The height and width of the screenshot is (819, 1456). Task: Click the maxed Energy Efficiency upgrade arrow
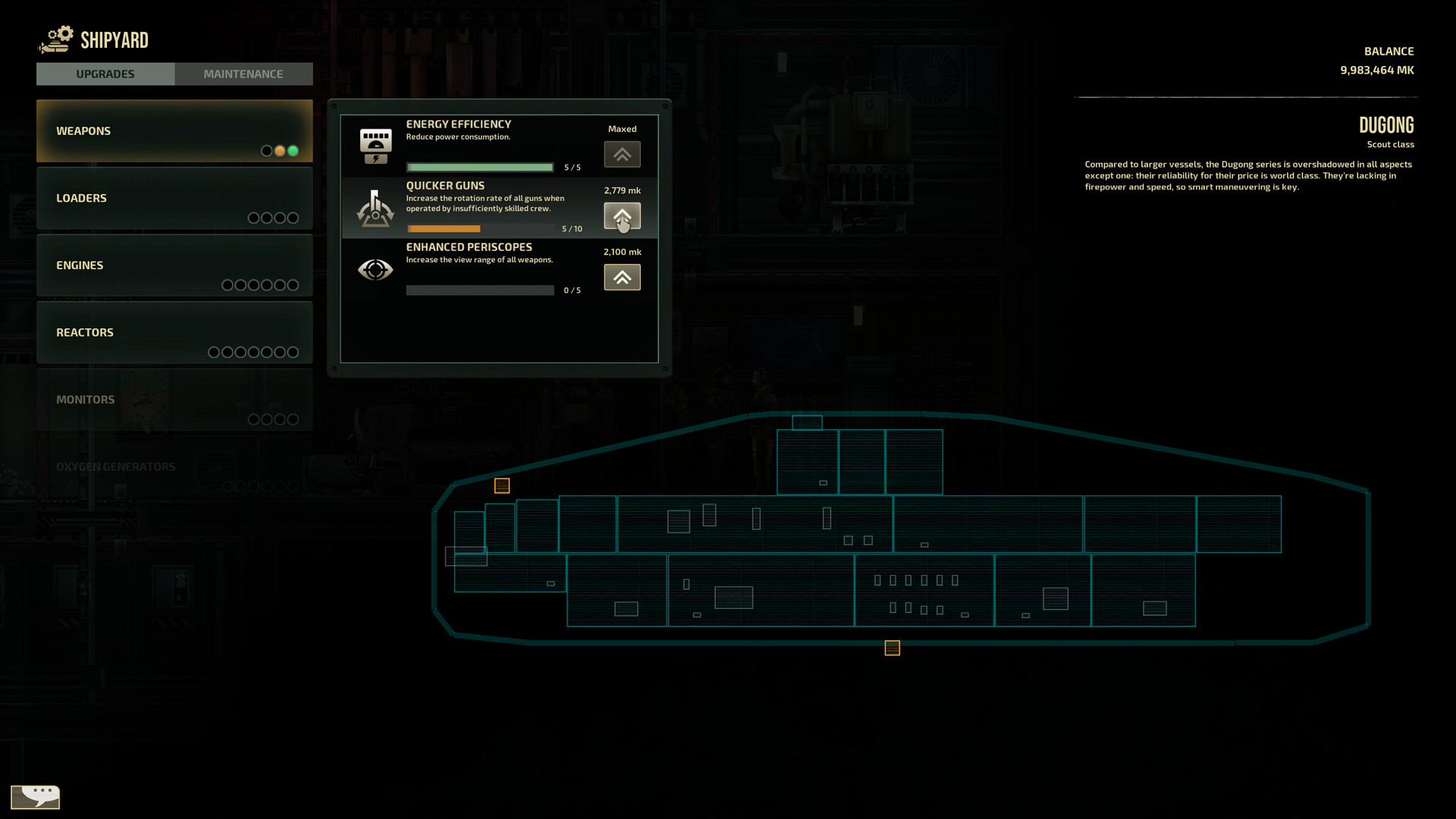pos(622,154)
